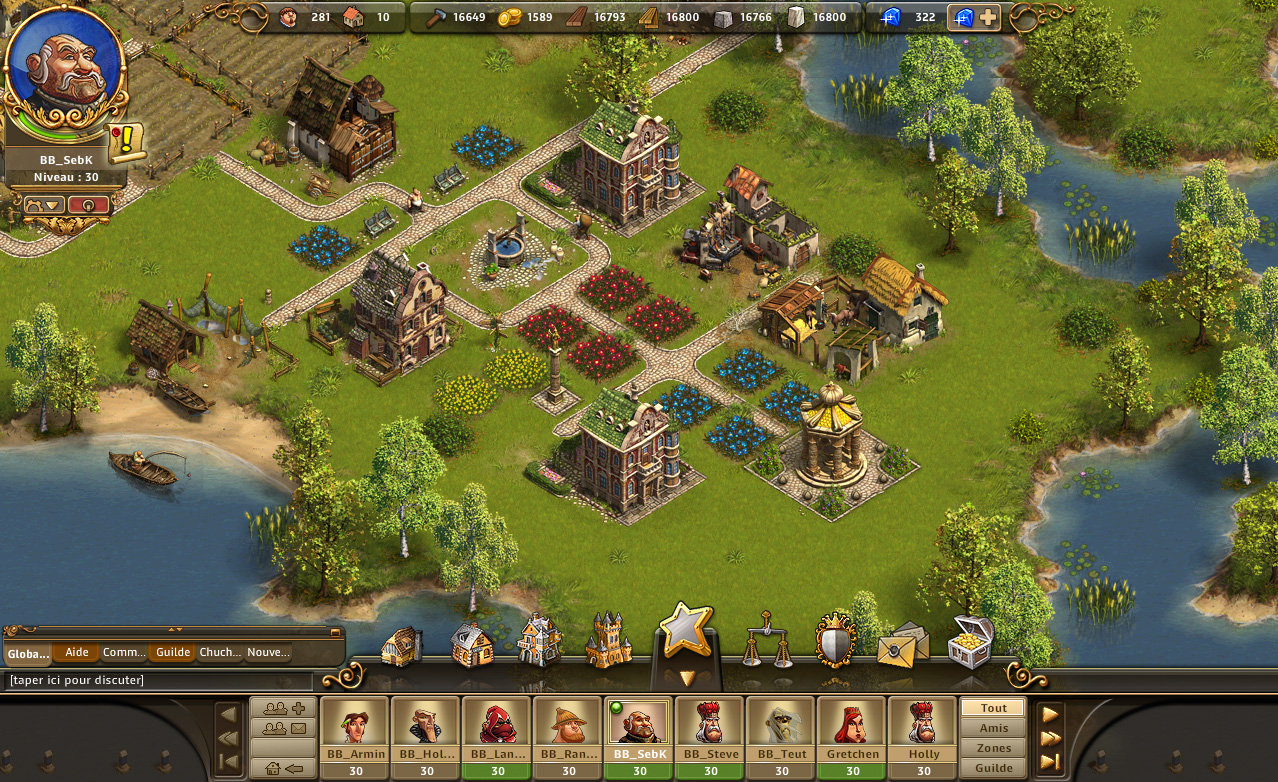Filter the friends bar by Zones

pos(994,748)
